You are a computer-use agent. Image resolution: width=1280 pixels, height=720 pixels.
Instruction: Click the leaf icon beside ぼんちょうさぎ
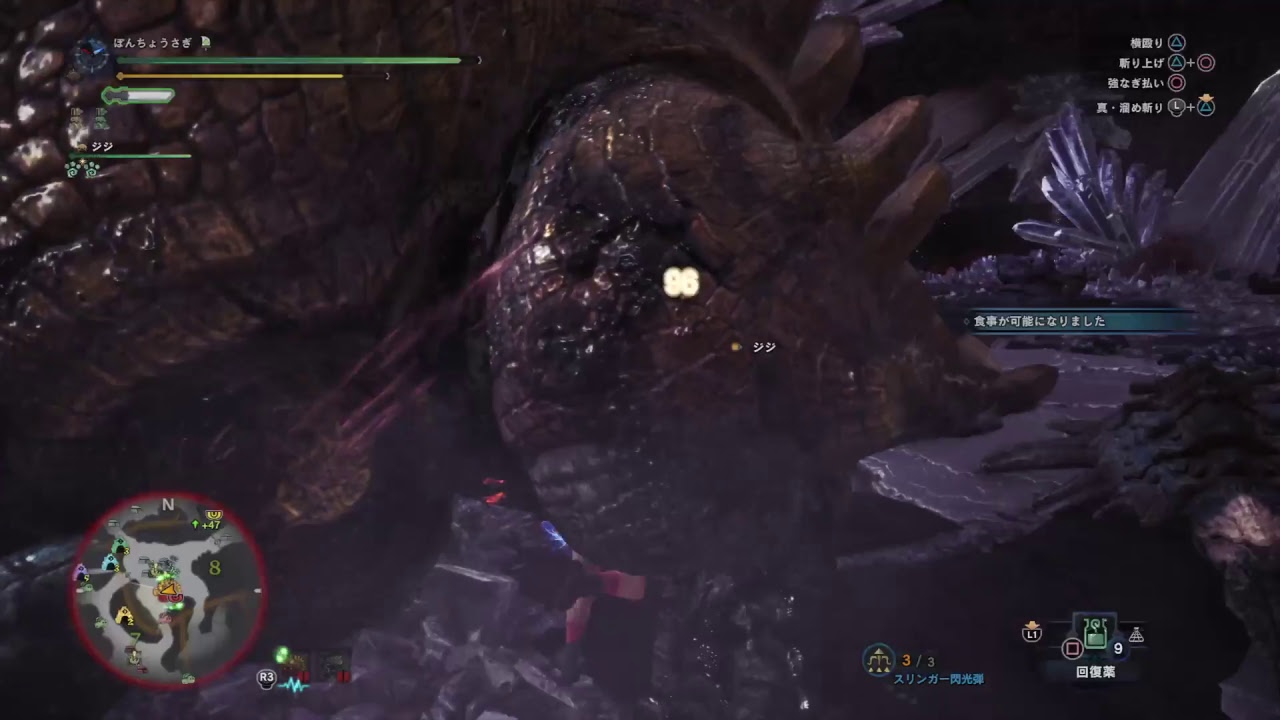click(205, 43)
